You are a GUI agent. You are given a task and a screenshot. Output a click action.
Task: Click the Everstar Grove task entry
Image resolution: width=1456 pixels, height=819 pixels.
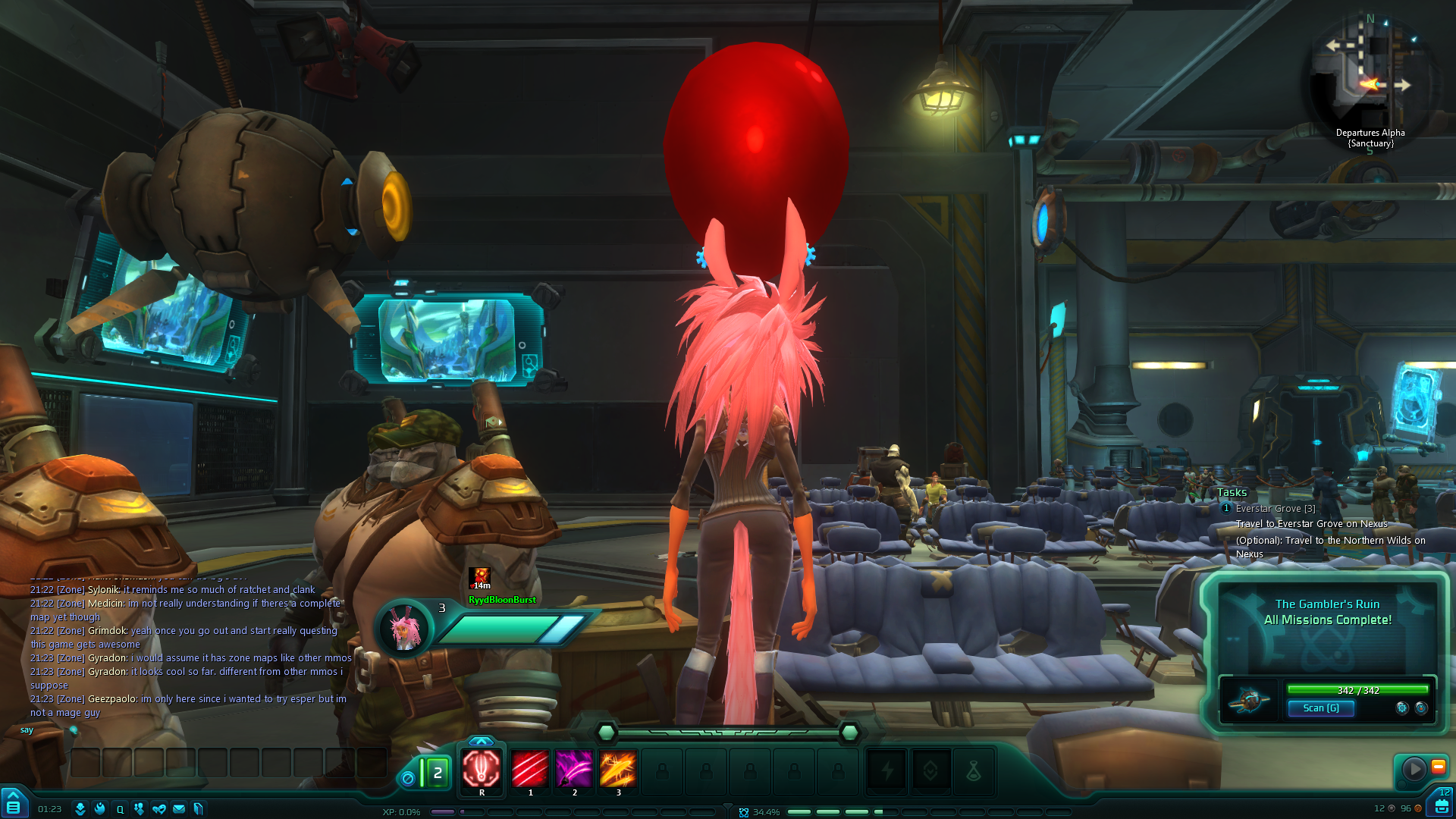[x=1275, y=509]
